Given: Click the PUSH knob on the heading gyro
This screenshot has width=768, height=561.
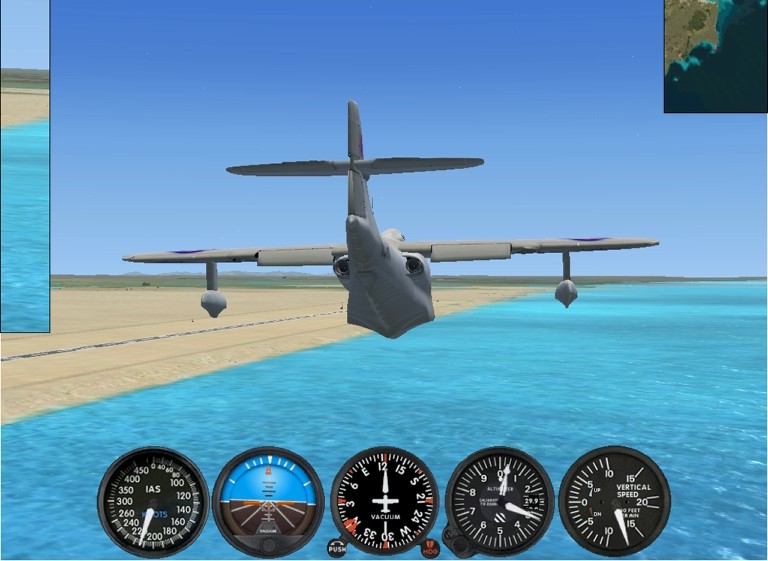Looking at the screenshot, I should click(x=337, y=548).
